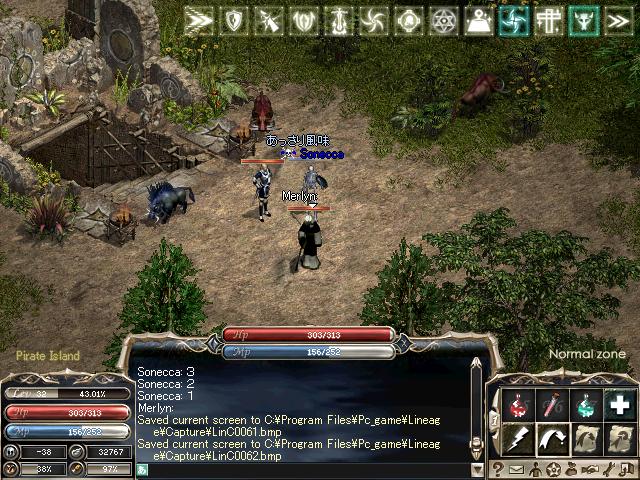Click the exit door icon
The image size is (640, 480).
pos(626,468)
